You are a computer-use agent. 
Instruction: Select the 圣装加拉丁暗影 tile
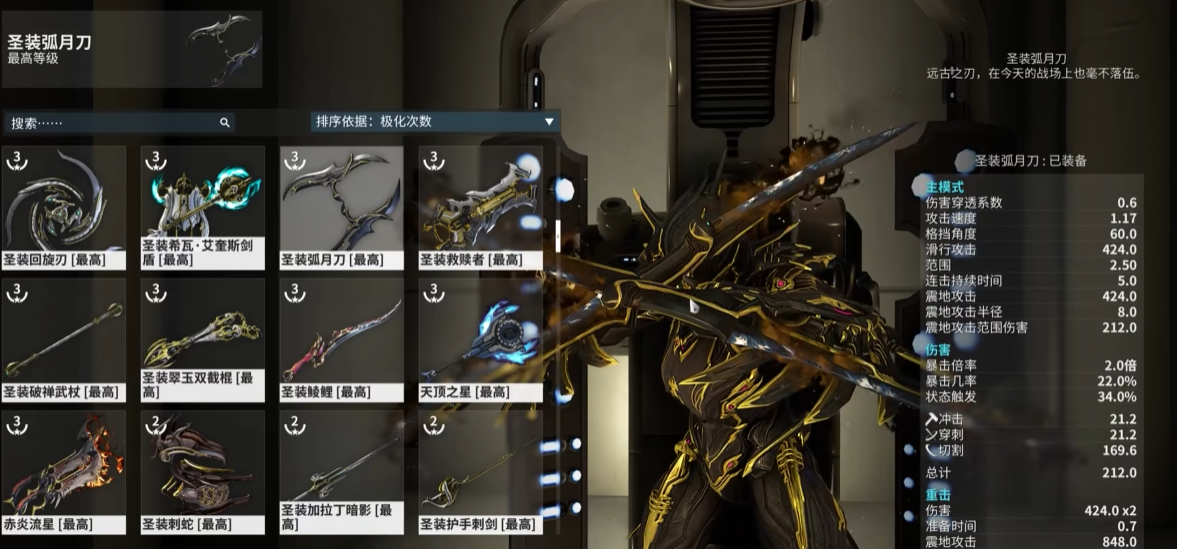pos(342,471)
